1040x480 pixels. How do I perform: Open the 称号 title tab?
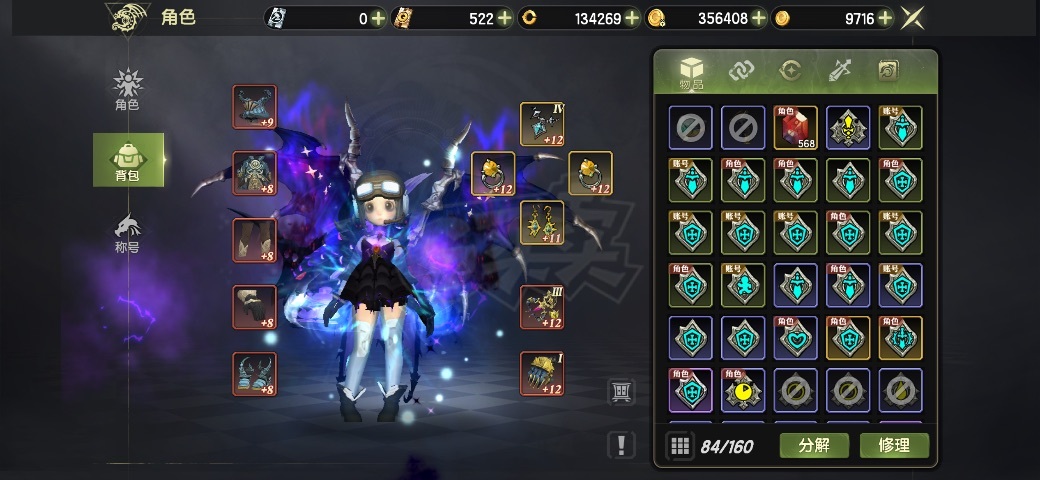point(127,234)
